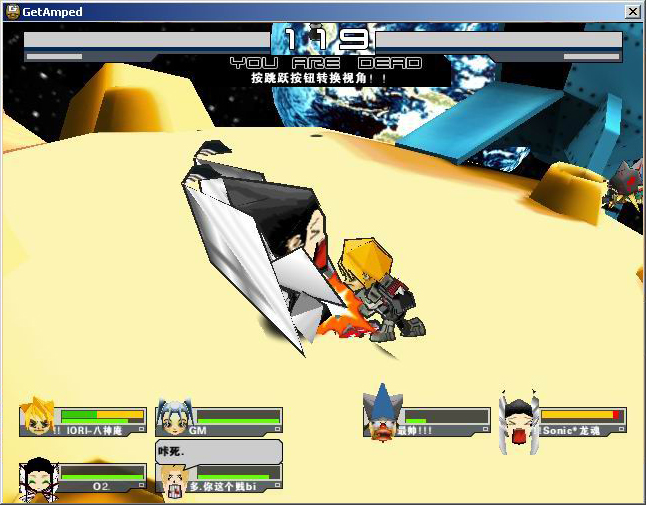Select the IORI player portrait
This screenshot has height=505, width=646.
(40, 416)
